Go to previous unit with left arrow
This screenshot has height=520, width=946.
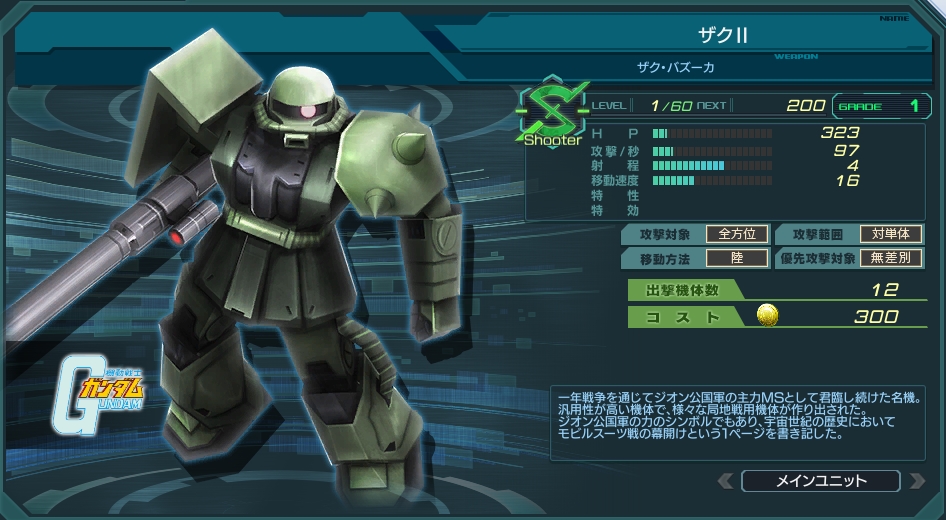point(725,481)
